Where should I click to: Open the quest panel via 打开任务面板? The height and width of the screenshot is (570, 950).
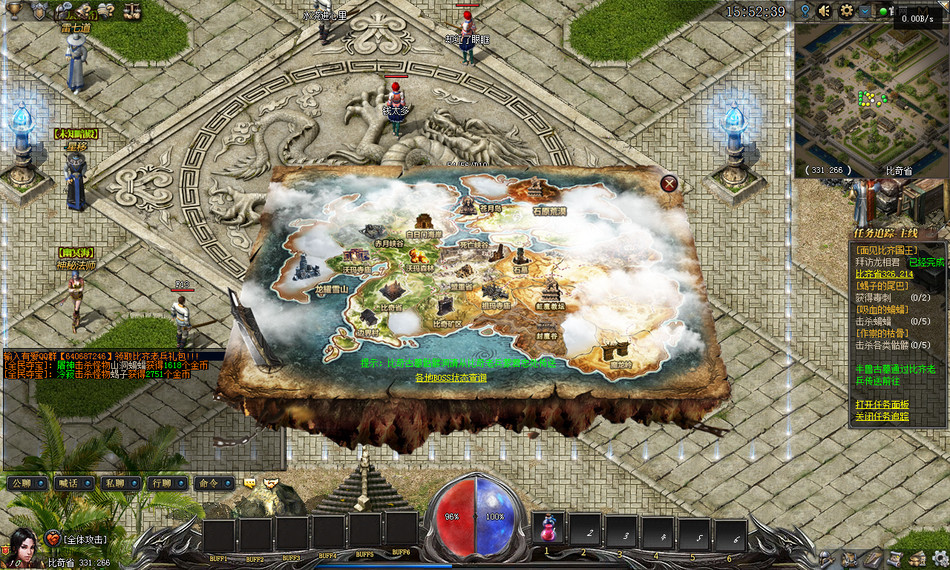click(x=883, y=403)
